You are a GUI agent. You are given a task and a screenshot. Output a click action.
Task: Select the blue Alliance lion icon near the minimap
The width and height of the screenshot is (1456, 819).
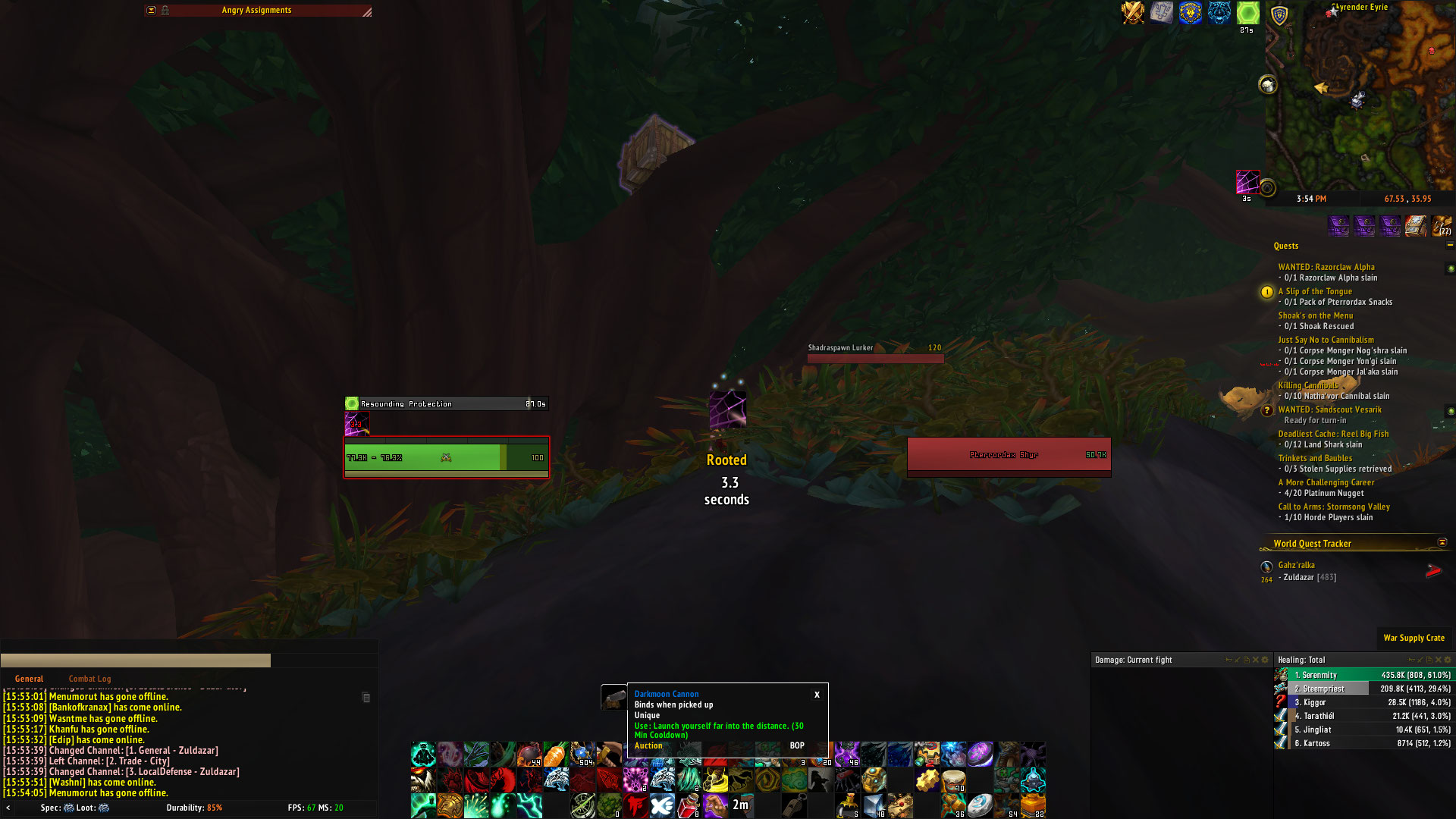point(1190,11)
